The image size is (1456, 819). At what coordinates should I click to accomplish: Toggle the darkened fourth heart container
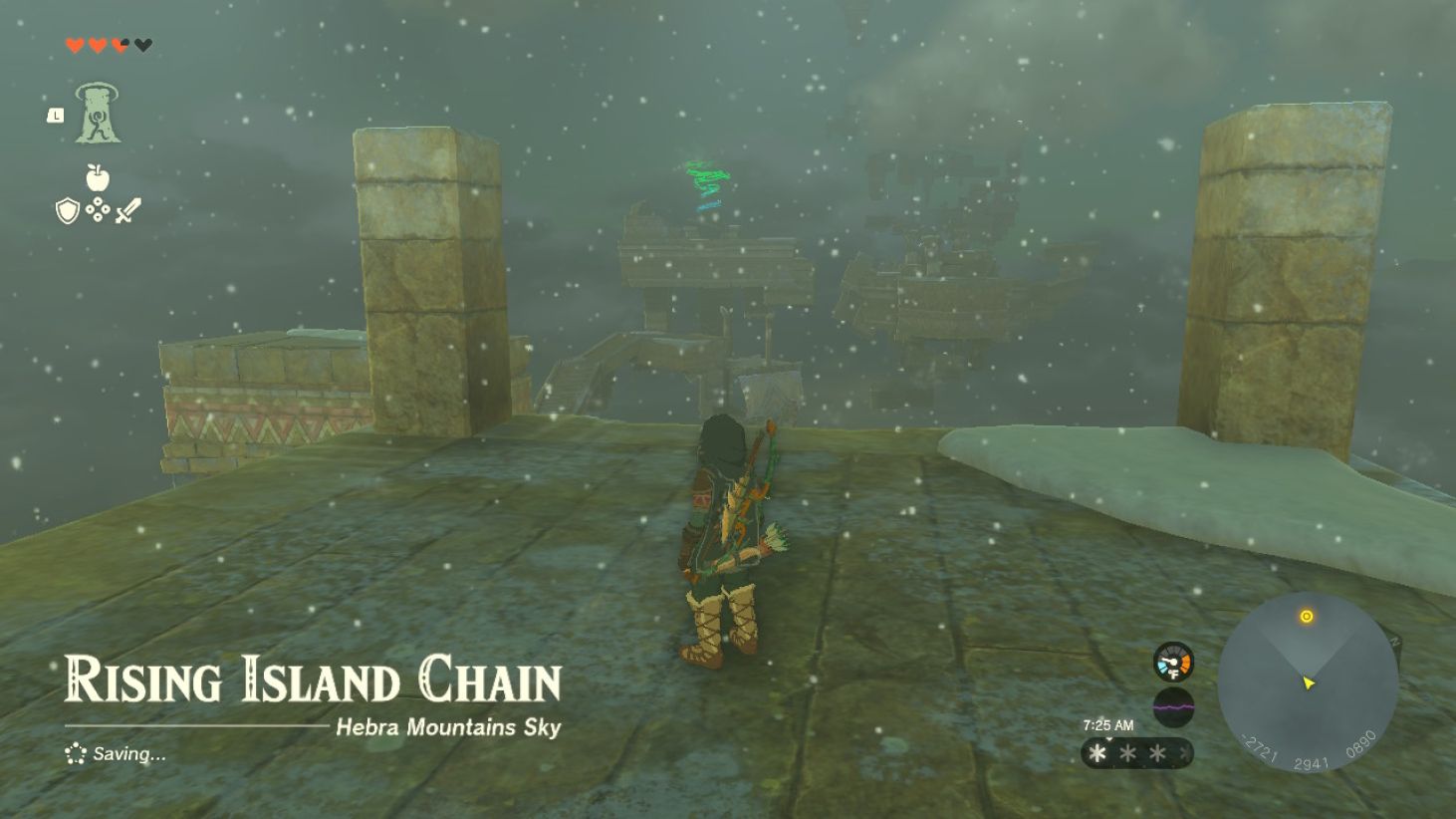pyautogui.click(x=141, y=46)
